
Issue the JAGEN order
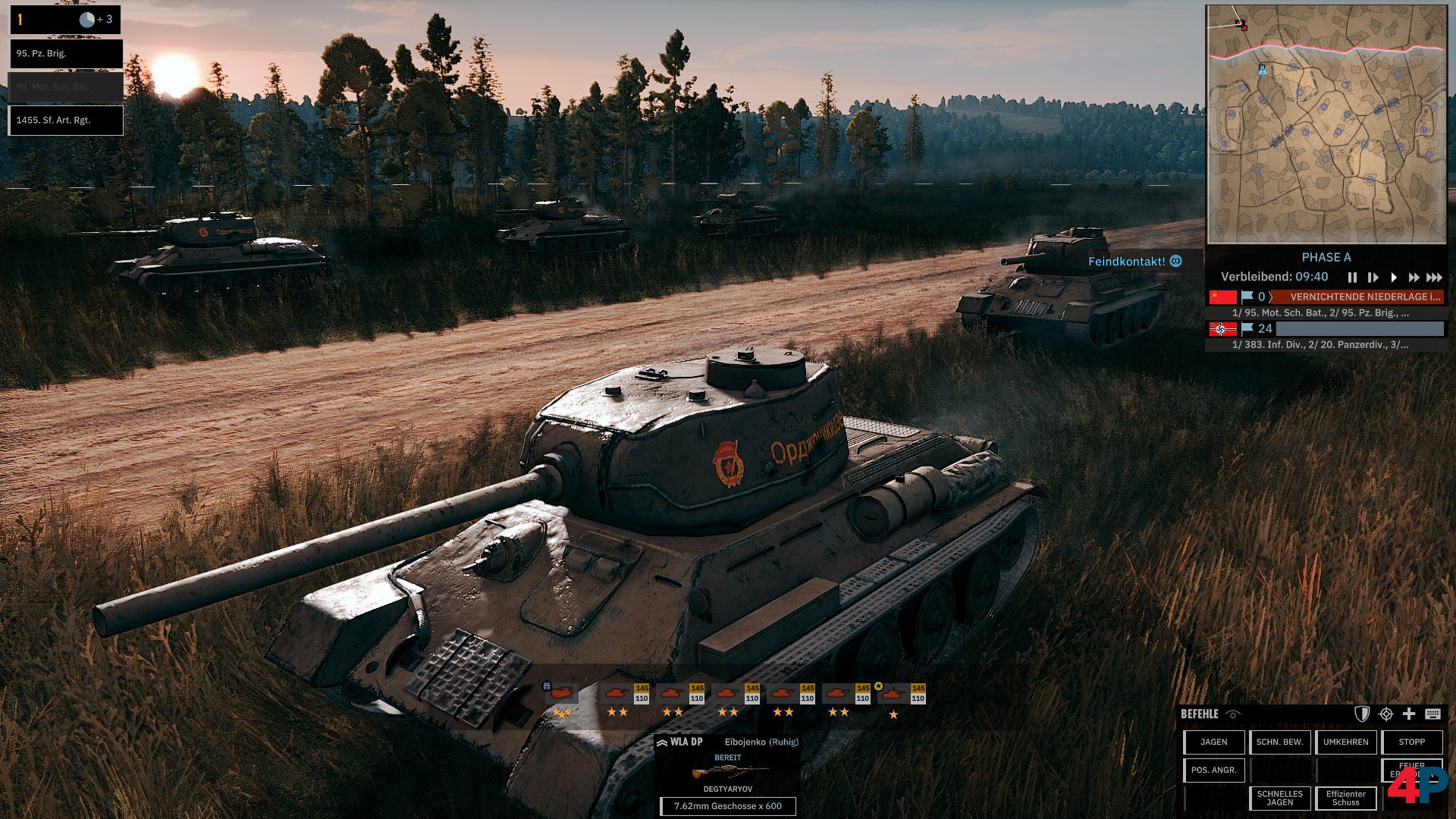tap(1214, 742)
